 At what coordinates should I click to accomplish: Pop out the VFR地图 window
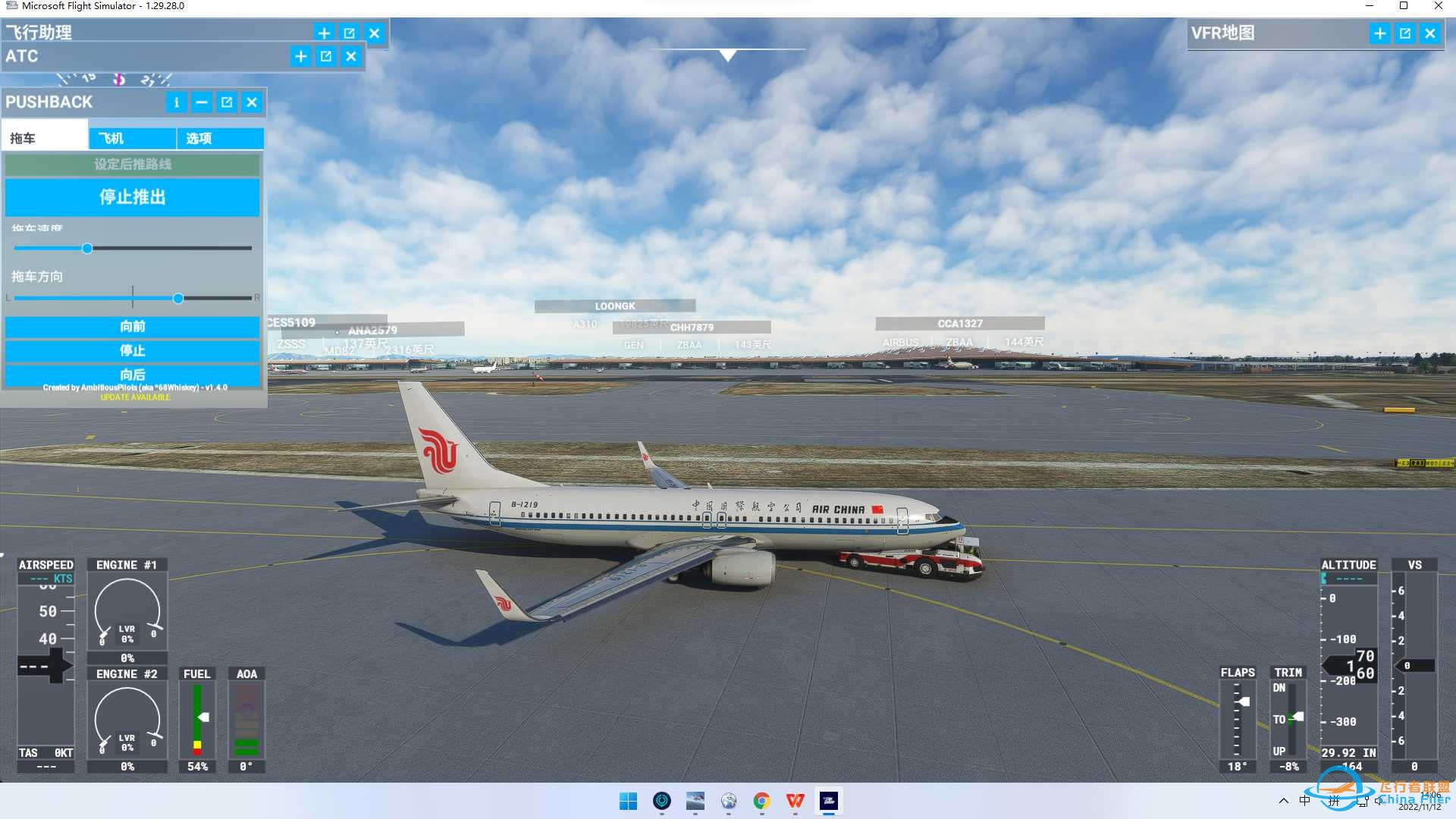tap(1405, 33)
